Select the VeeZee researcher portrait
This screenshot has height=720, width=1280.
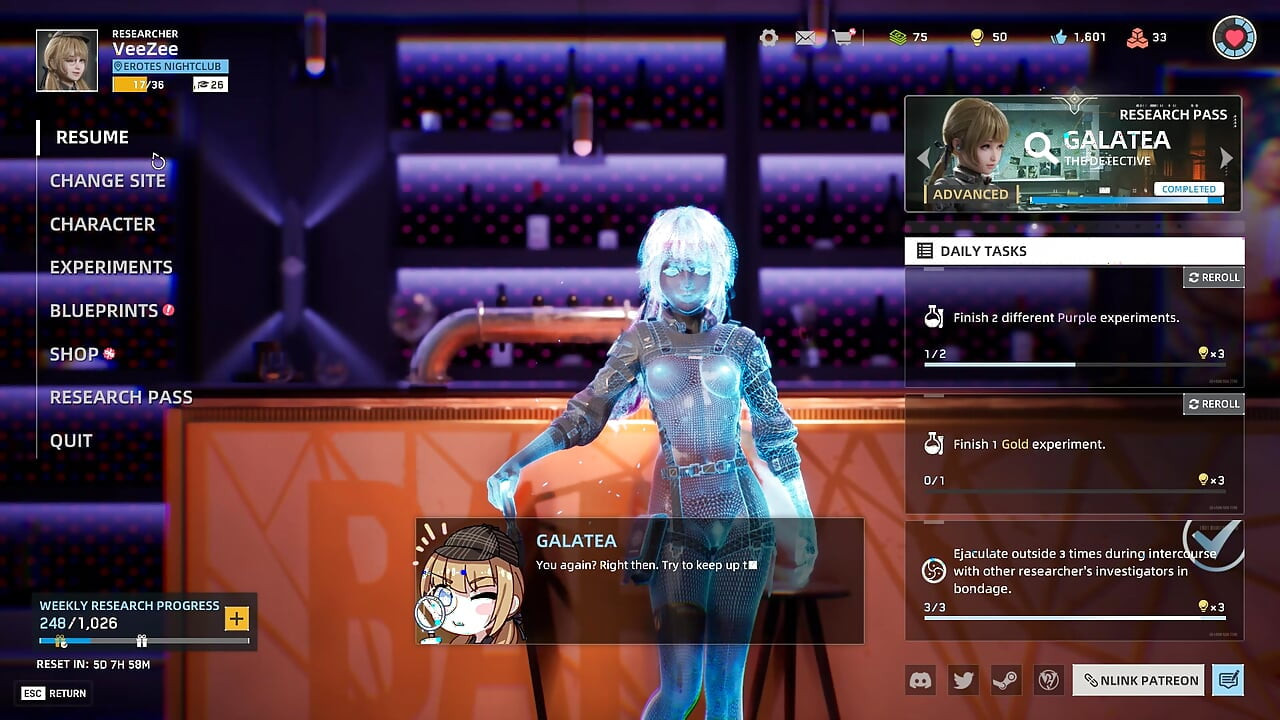(x=67, y=60)
